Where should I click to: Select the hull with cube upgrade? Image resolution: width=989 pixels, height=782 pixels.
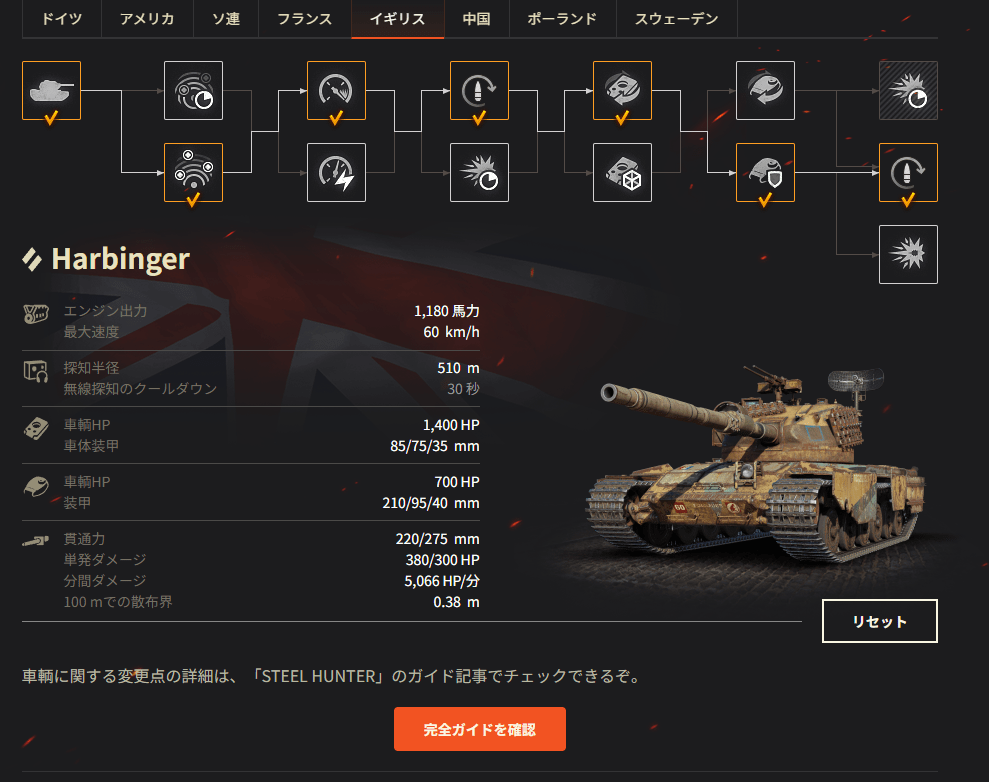click(x=622, y=172)
